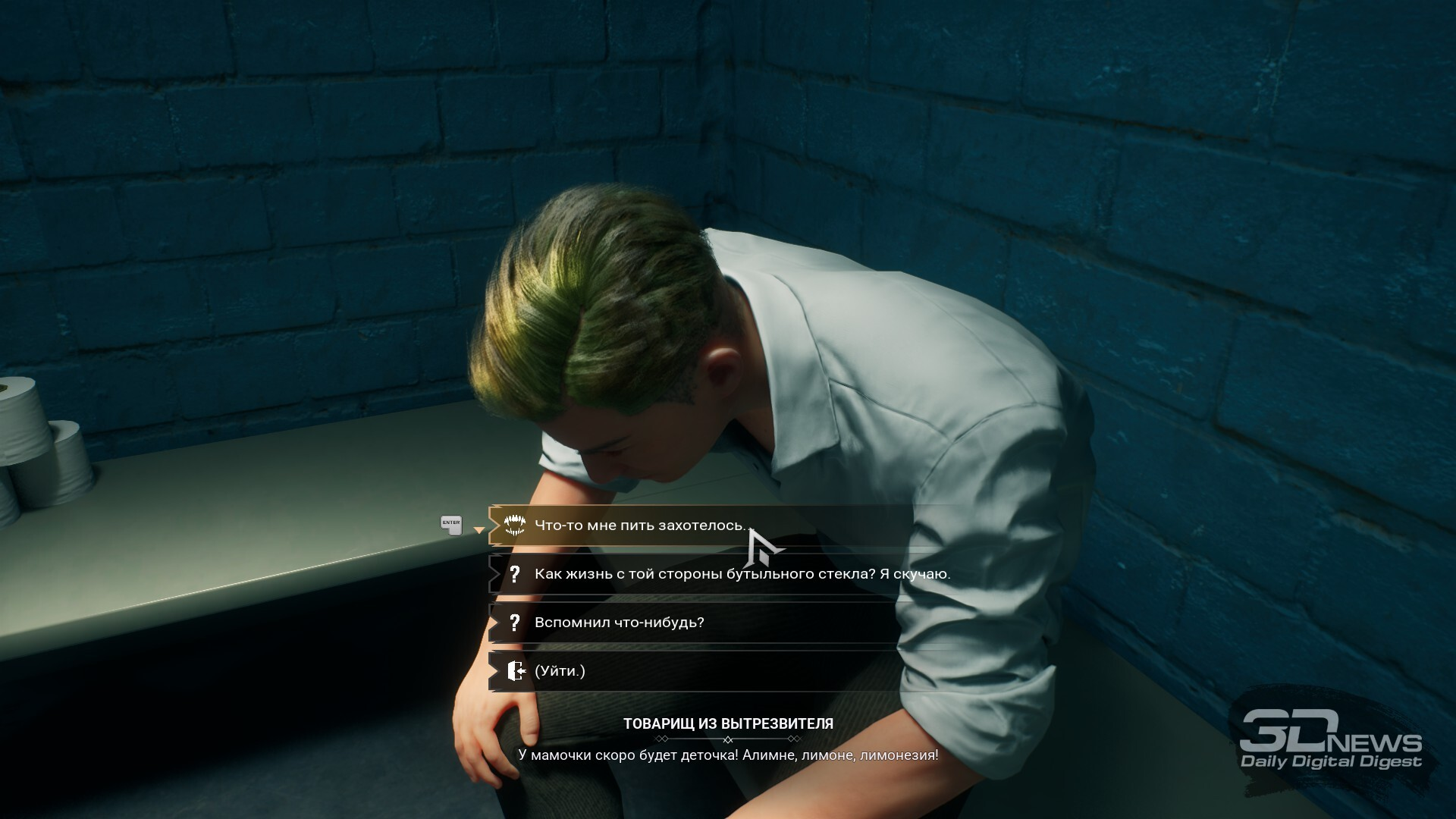
Task: Choose the reply "Что-то мне пить захотелось"
Action: [x=639, y=526]
